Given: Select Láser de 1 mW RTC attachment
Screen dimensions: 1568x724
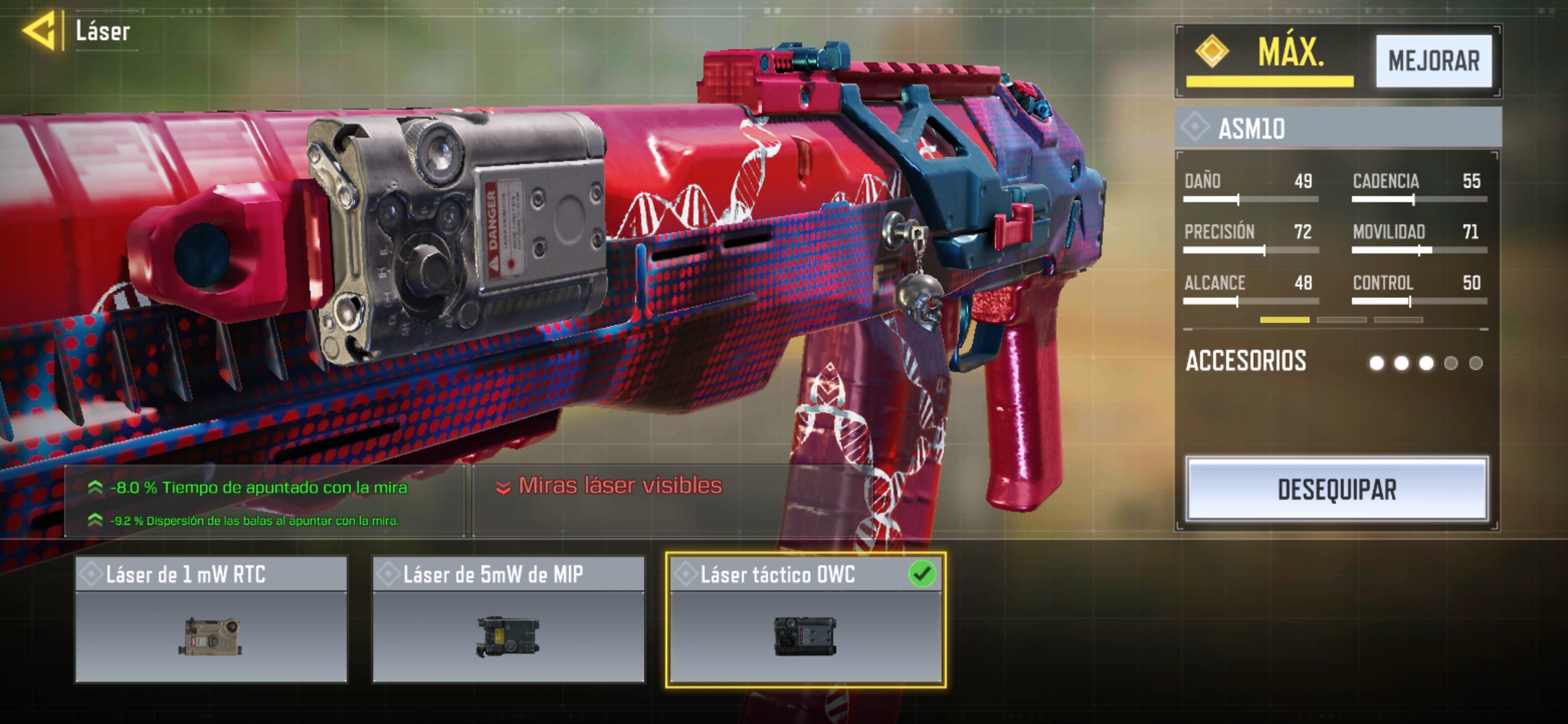Looking at the screenshot, I should point(211,619).
